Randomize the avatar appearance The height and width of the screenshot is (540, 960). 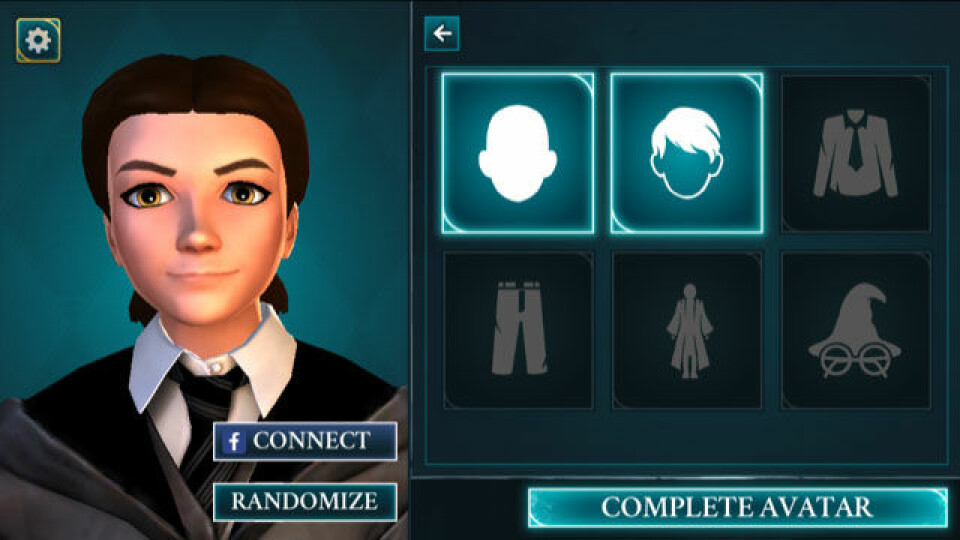(x=304, y=501)
